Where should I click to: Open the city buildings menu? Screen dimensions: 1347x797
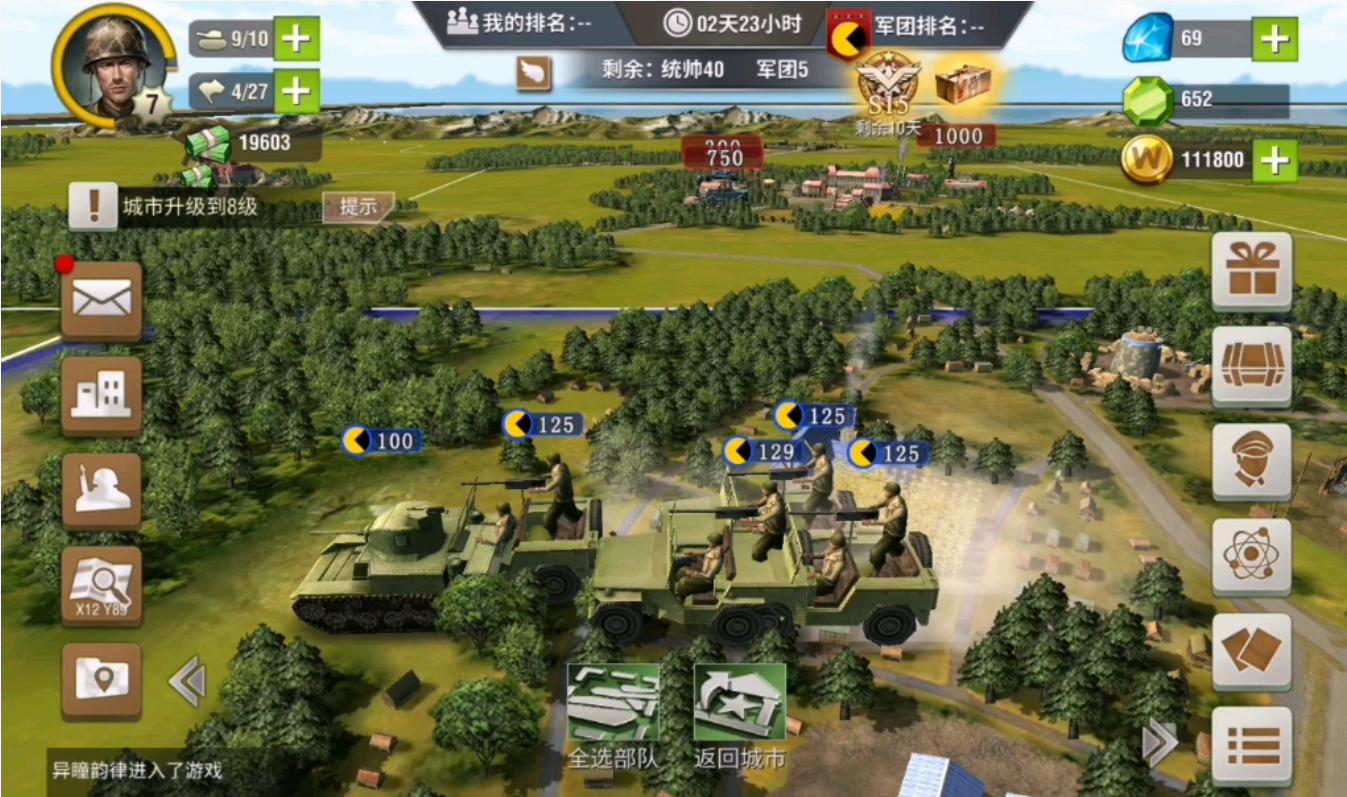click(101, 394)
